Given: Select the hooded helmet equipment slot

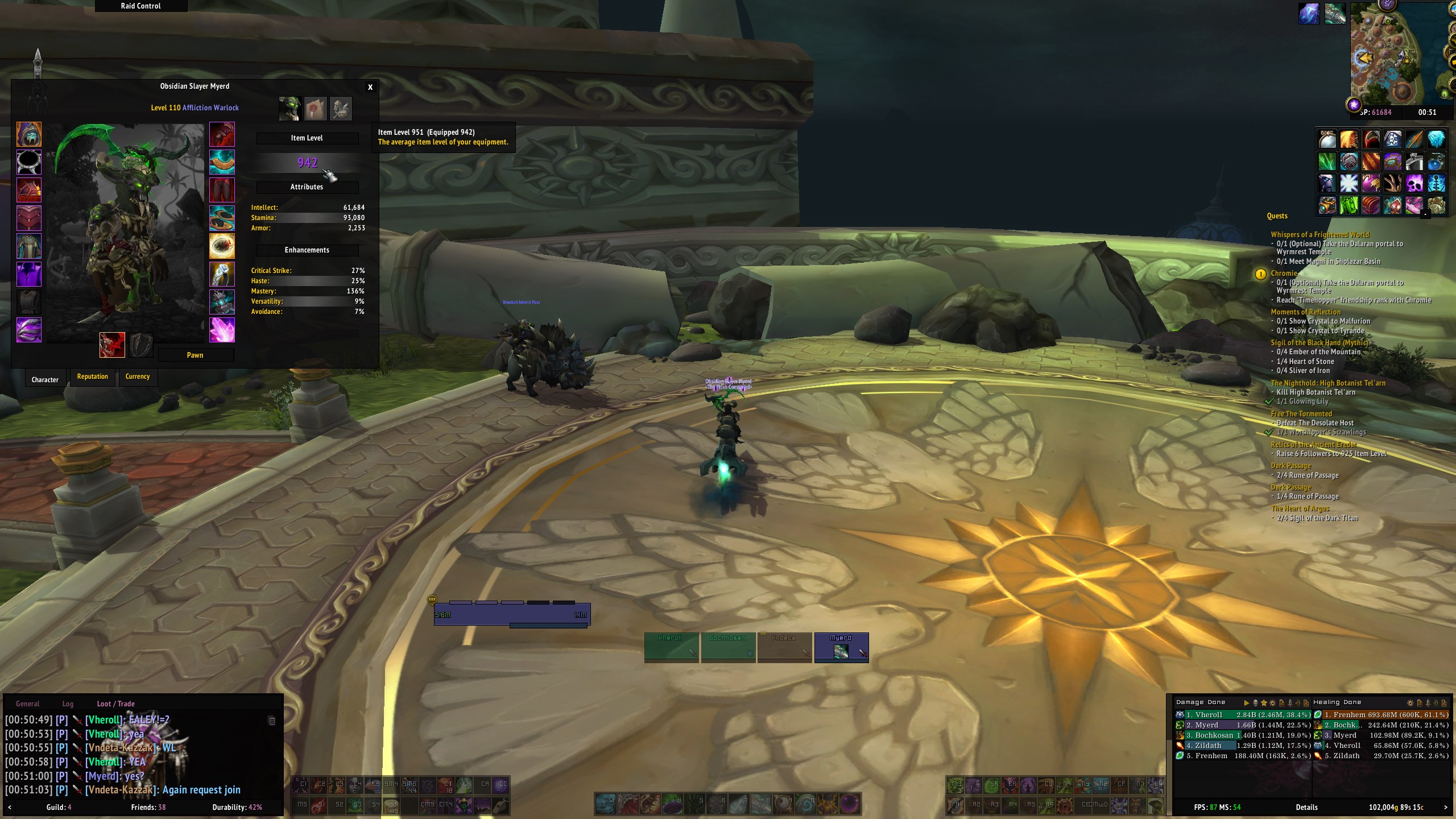Looking at the screenshot, I should (x=29, y=135).
